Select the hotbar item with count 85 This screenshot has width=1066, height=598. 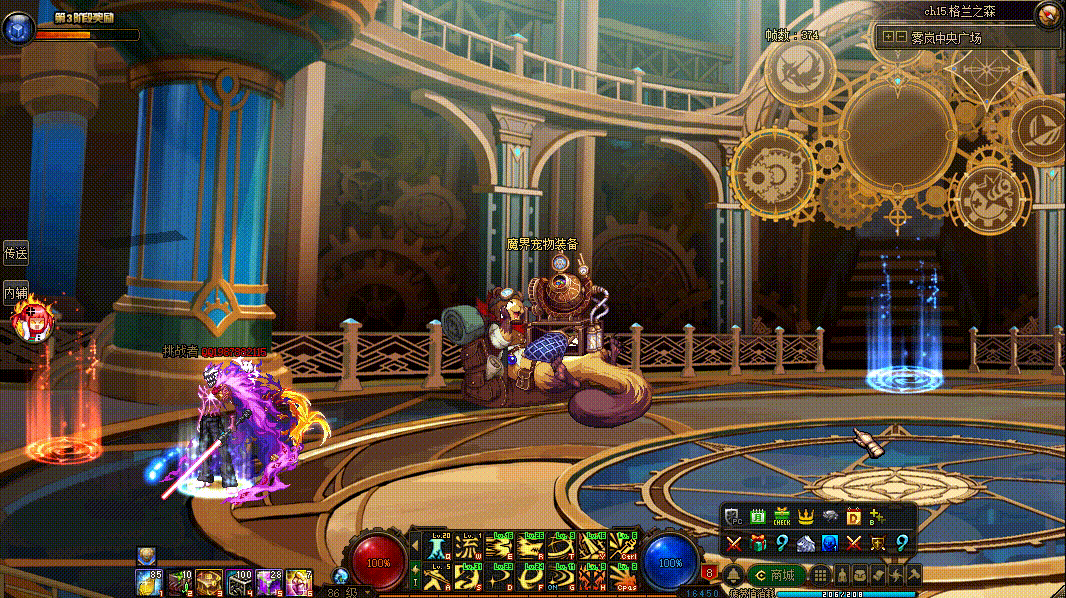[149, 580]
